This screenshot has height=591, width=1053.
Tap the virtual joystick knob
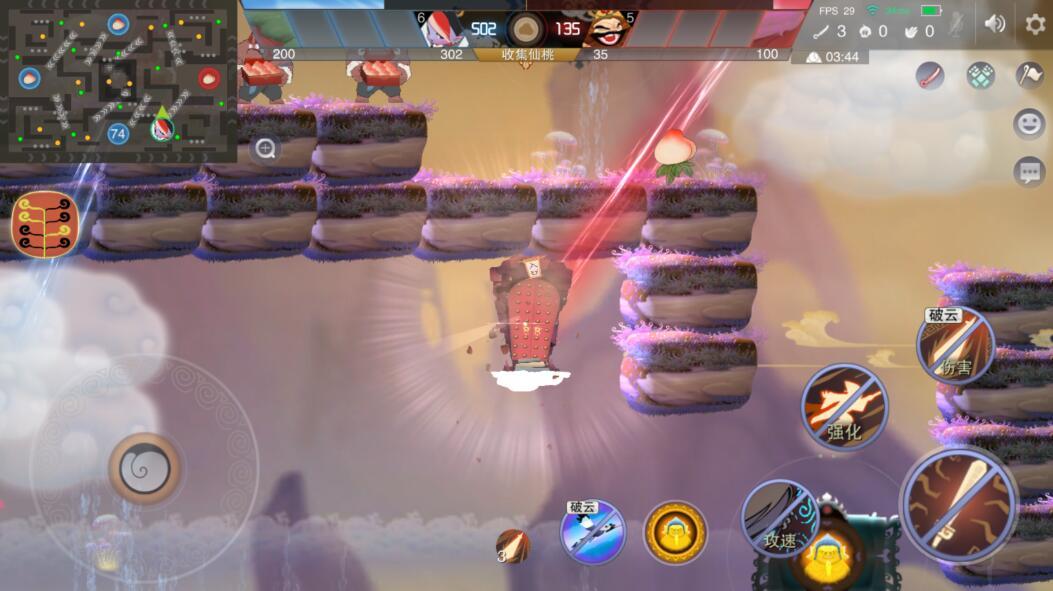145,467
